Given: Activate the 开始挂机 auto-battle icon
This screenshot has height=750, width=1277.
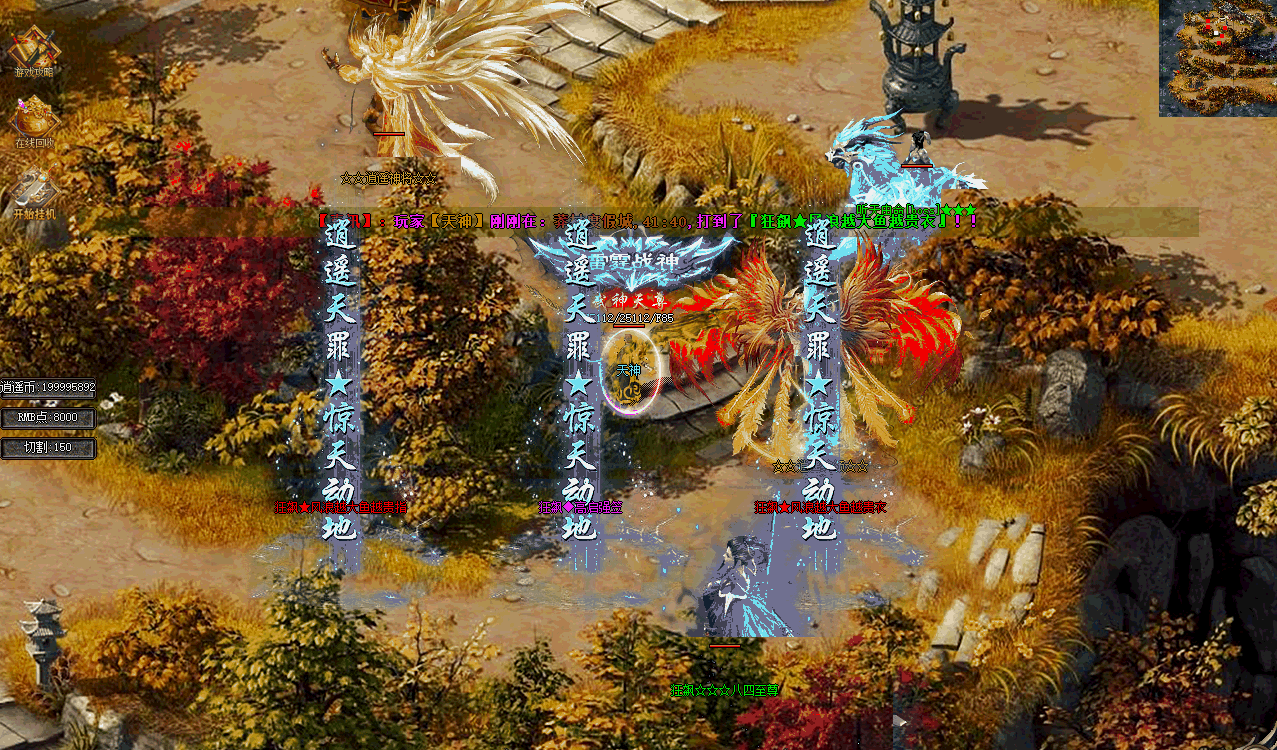Looking at the screenshot, I should pos(34,192).
